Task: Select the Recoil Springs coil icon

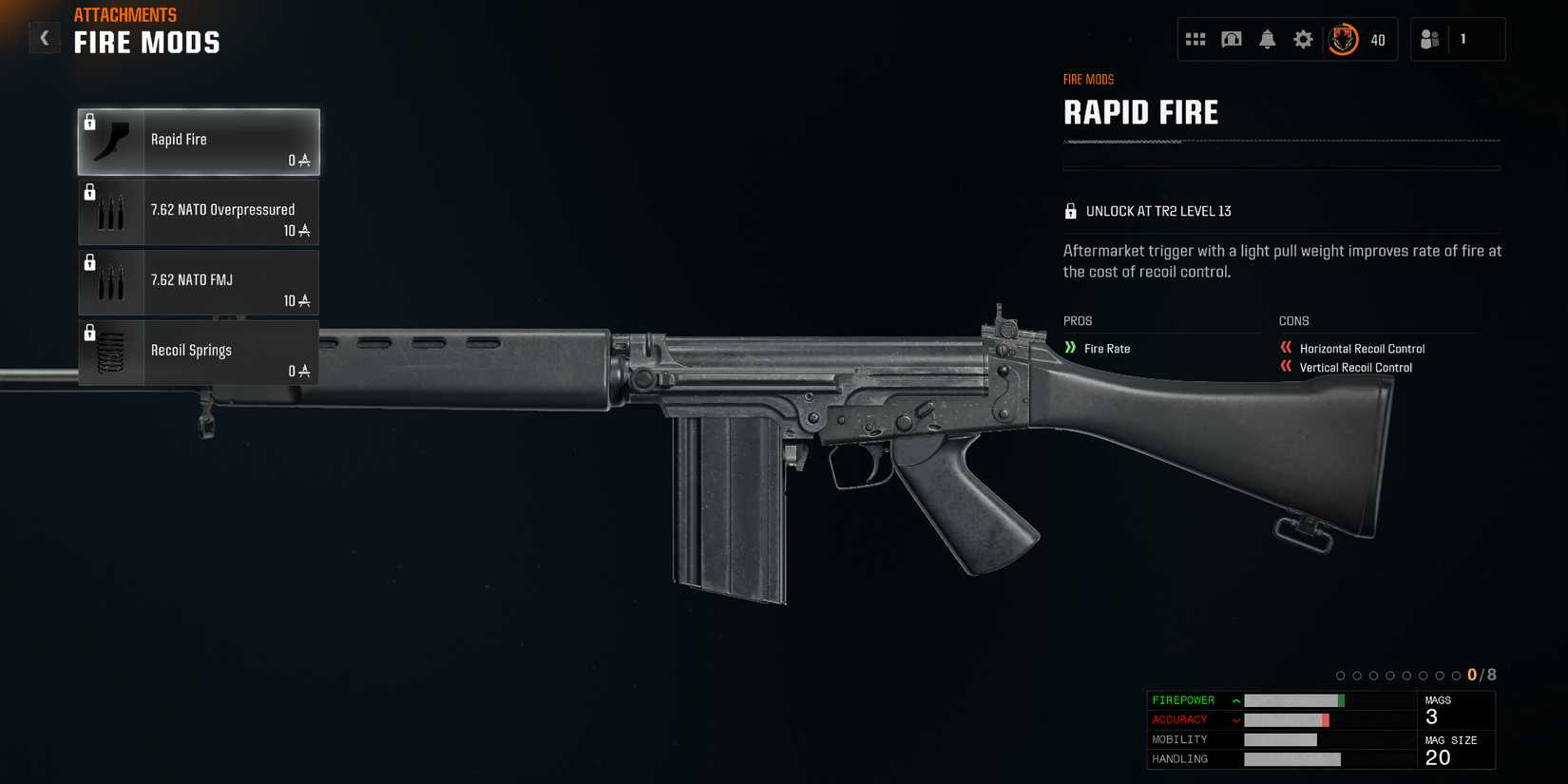Action: [110, 352]
